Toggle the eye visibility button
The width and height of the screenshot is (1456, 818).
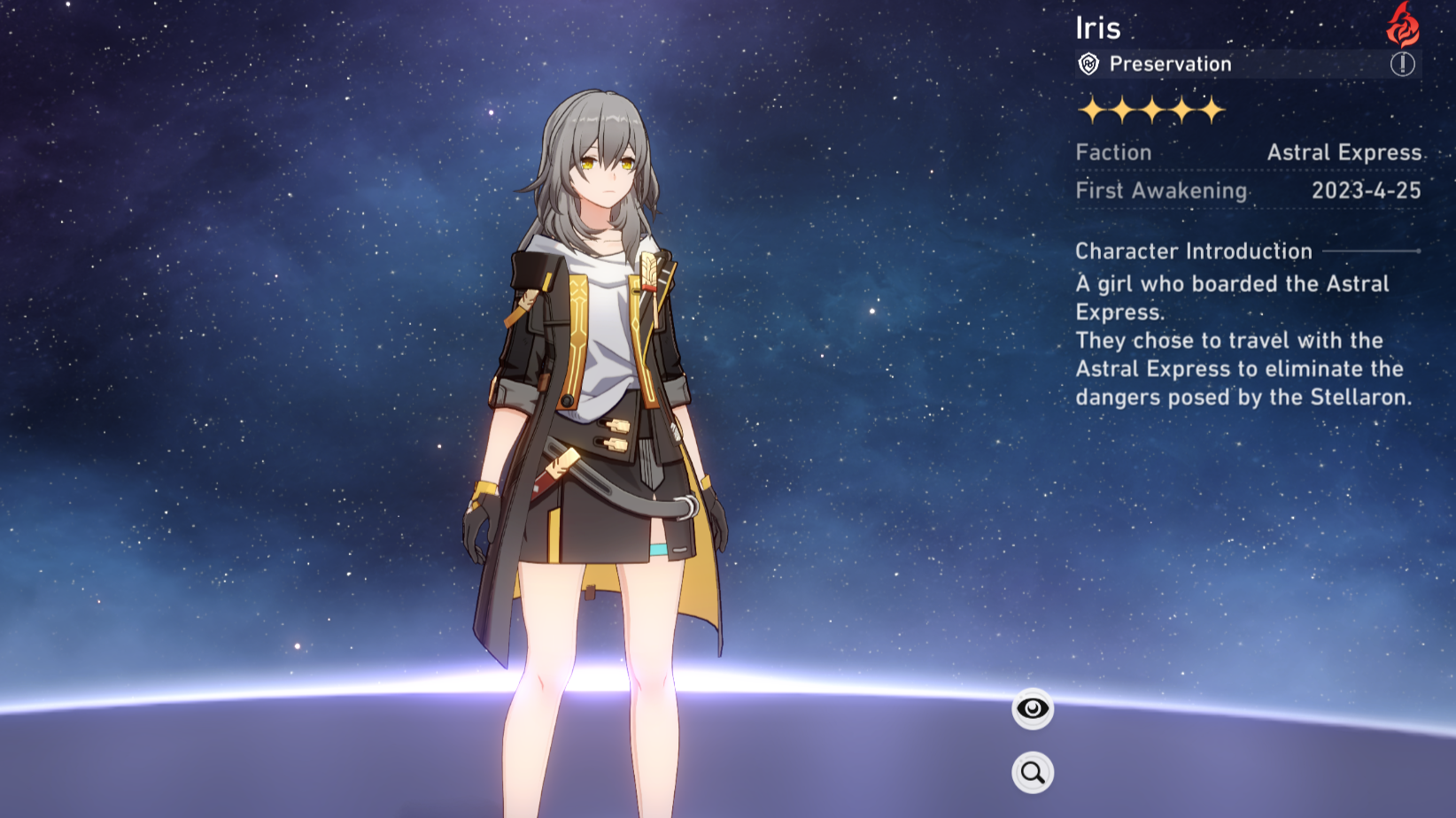[x=1033, y=708]
